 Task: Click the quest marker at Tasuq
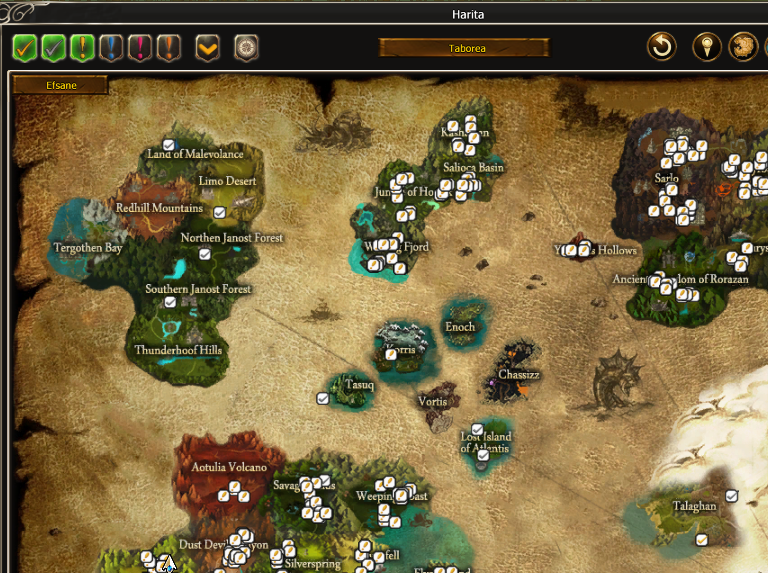tap(323, 398)
